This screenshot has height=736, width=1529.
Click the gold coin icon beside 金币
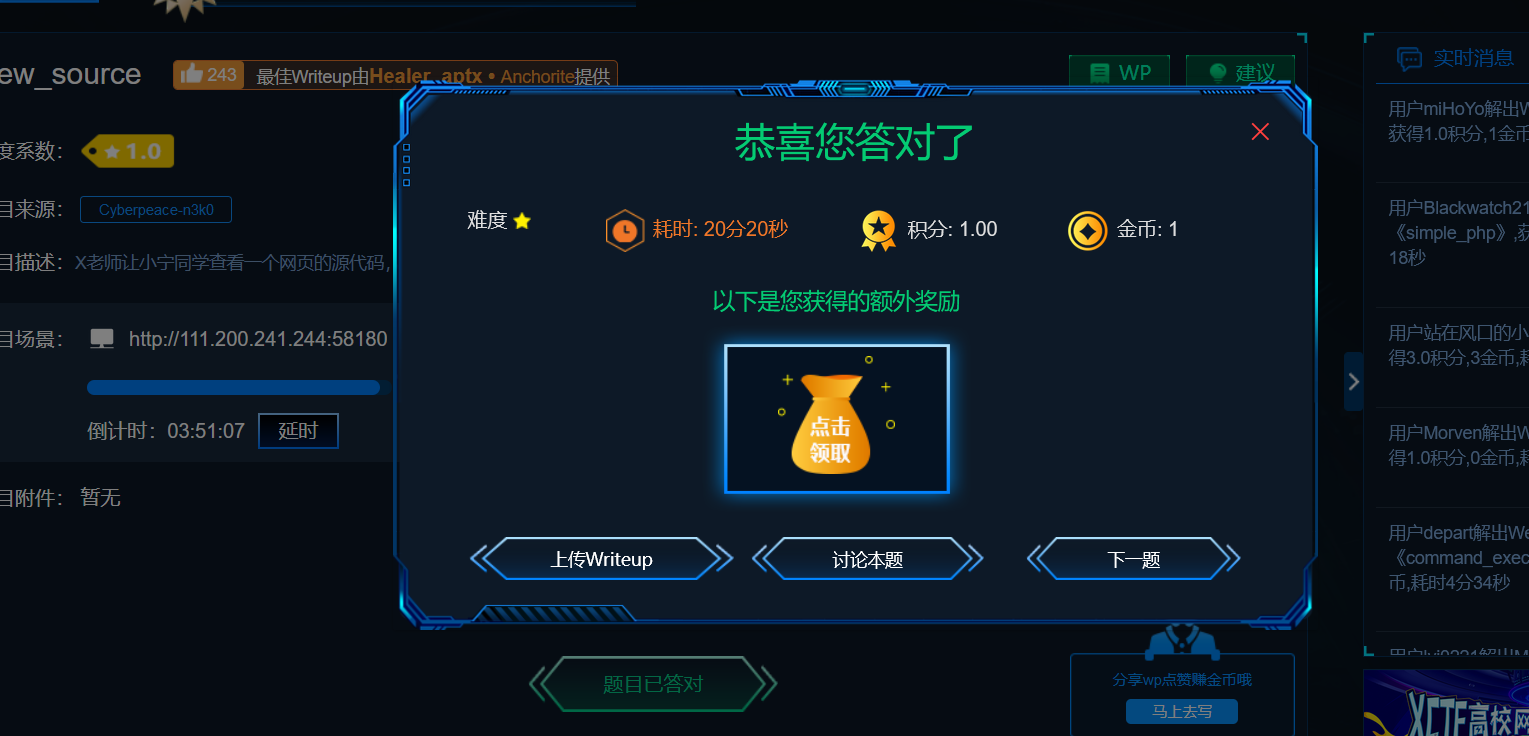point(1086,229)
